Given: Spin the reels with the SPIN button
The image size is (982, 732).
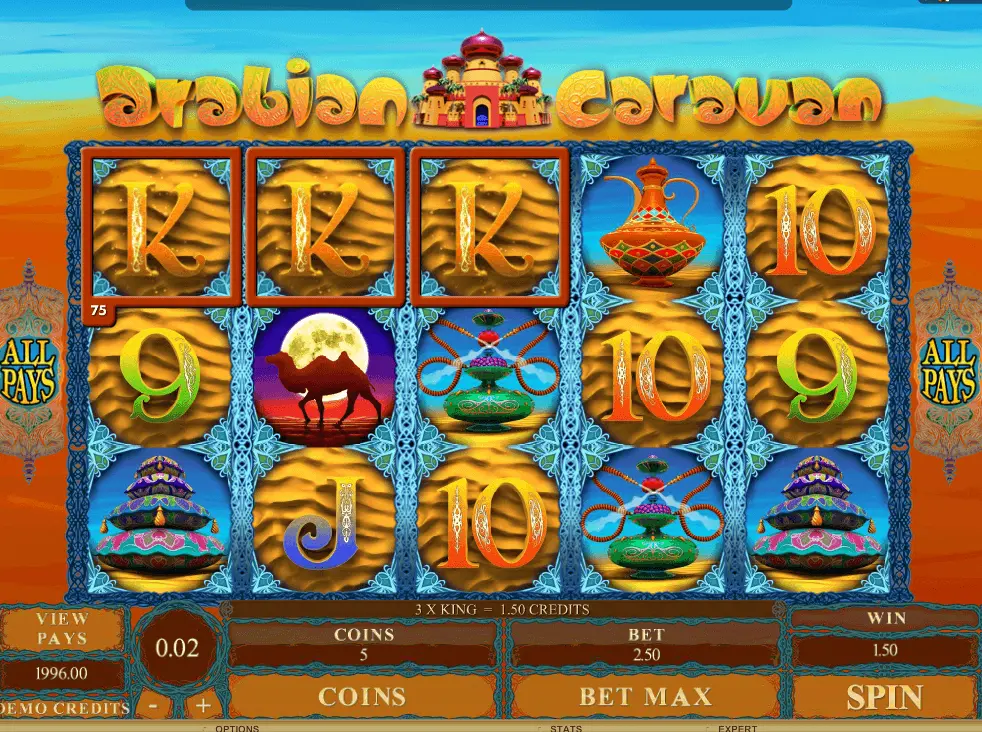Looking at the screenshot, I should click(x=884, y=696).
